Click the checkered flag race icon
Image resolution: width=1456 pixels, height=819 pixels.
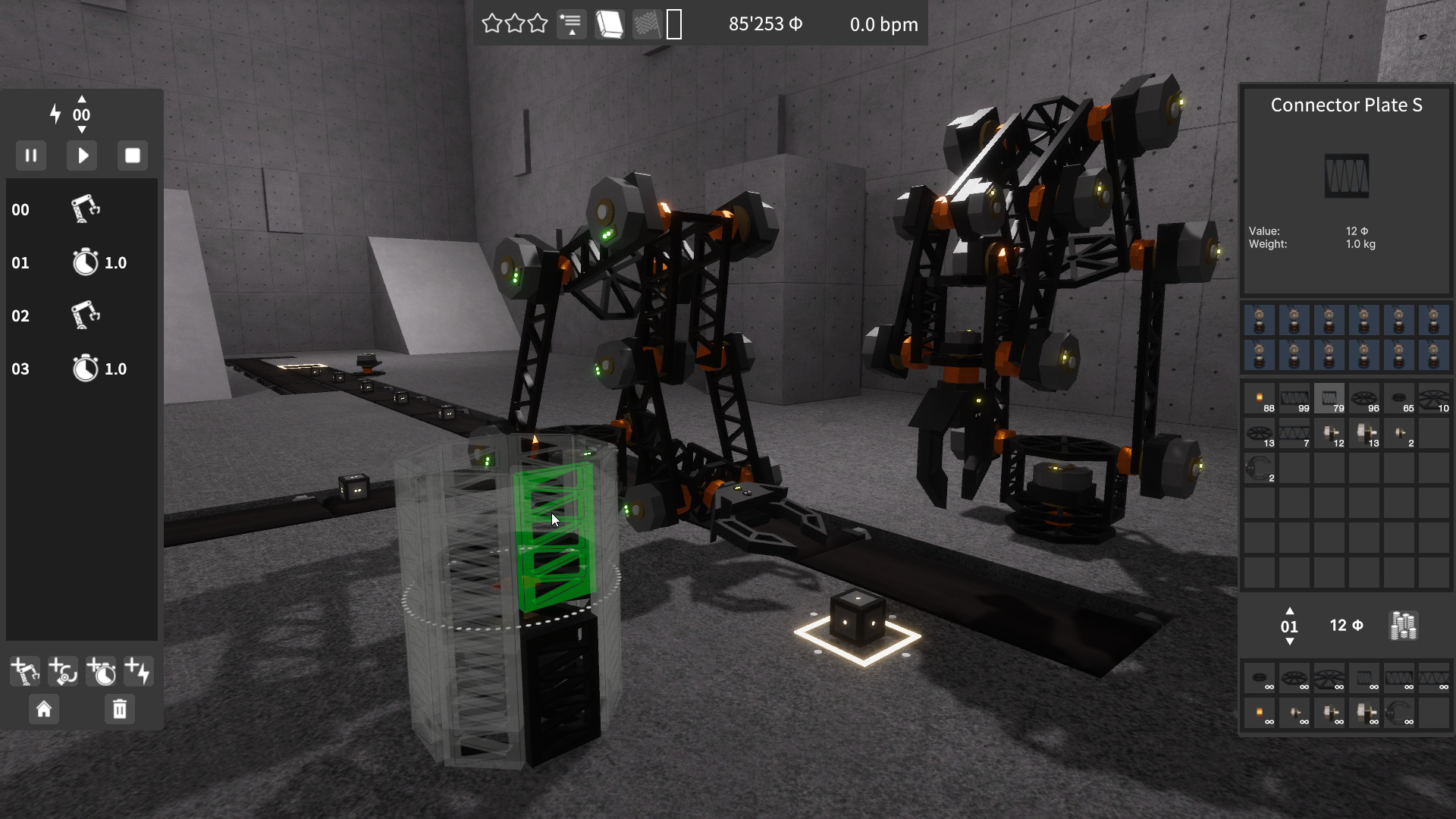coord(648,24)
